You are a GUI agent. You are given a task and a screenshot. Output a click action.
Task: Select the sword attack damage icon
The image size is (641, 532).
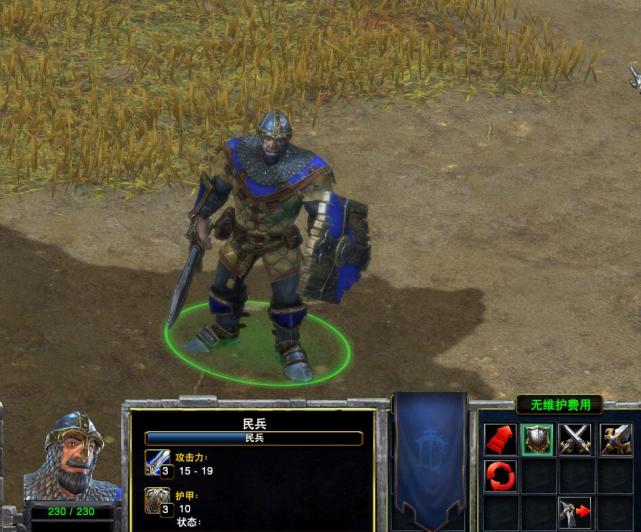click(x=157, y=464)
